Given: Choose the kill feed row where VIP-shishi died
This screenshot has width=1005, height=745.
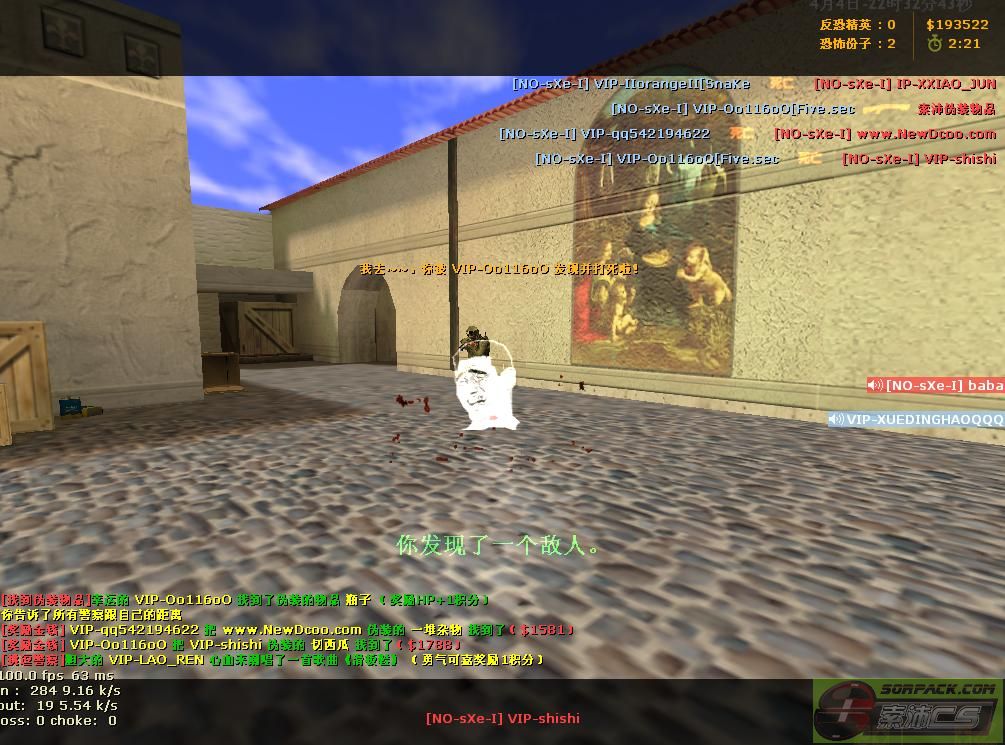Looking at the screenshot, I should pos(765,158).
